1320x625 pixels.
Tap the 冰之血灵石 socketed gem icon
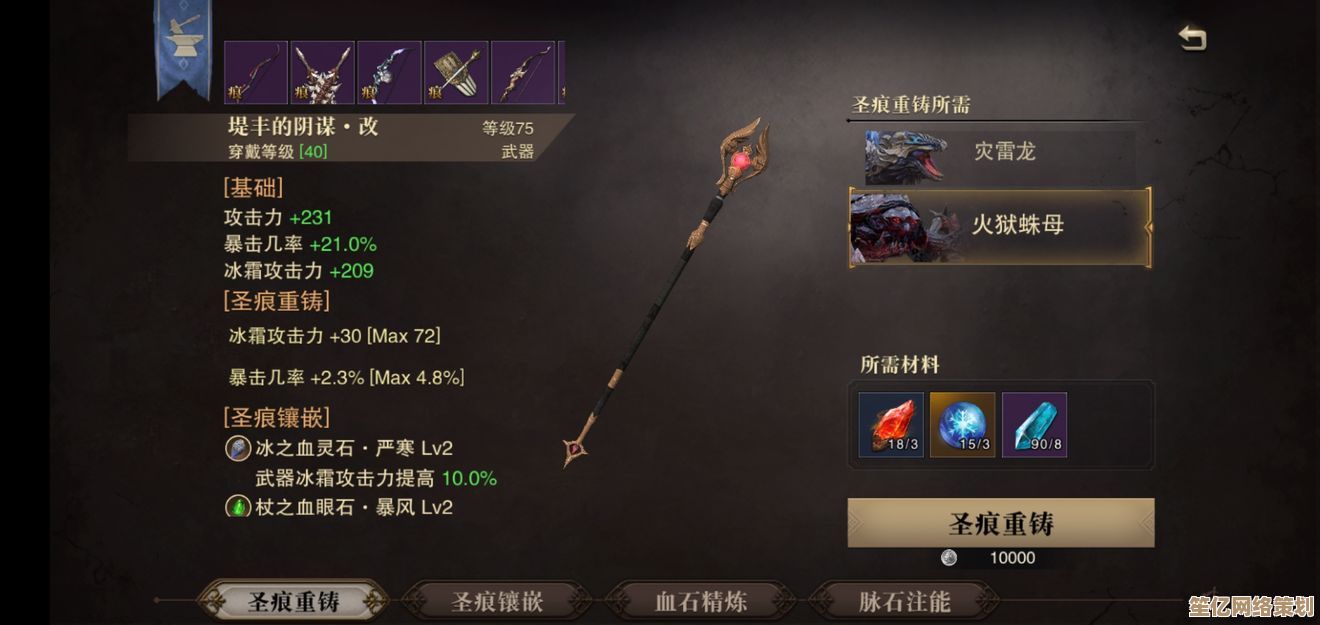[x=238, y=448]
